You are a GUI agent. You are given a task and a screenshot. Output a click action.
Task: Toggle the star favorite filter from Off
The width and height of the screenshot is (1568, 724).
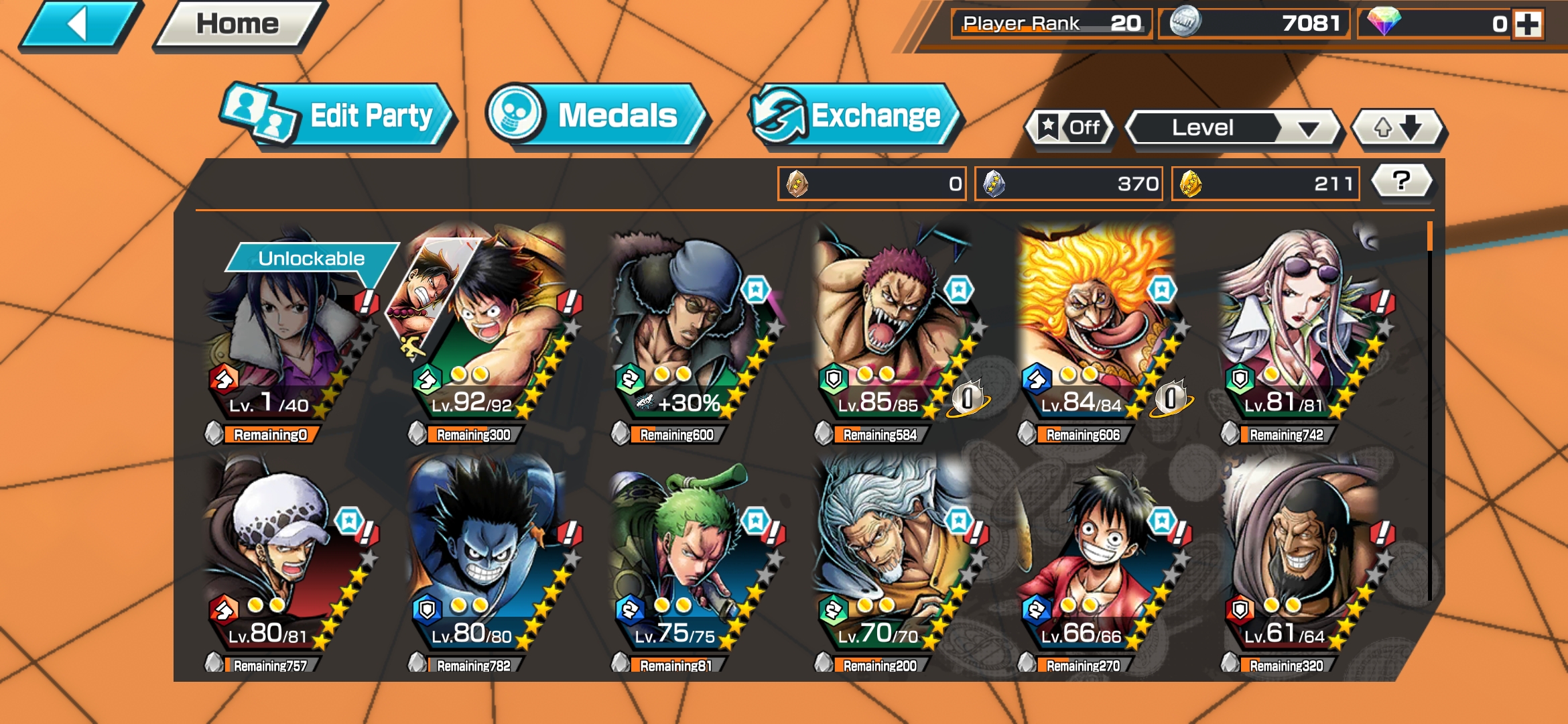click(1070, 127)
